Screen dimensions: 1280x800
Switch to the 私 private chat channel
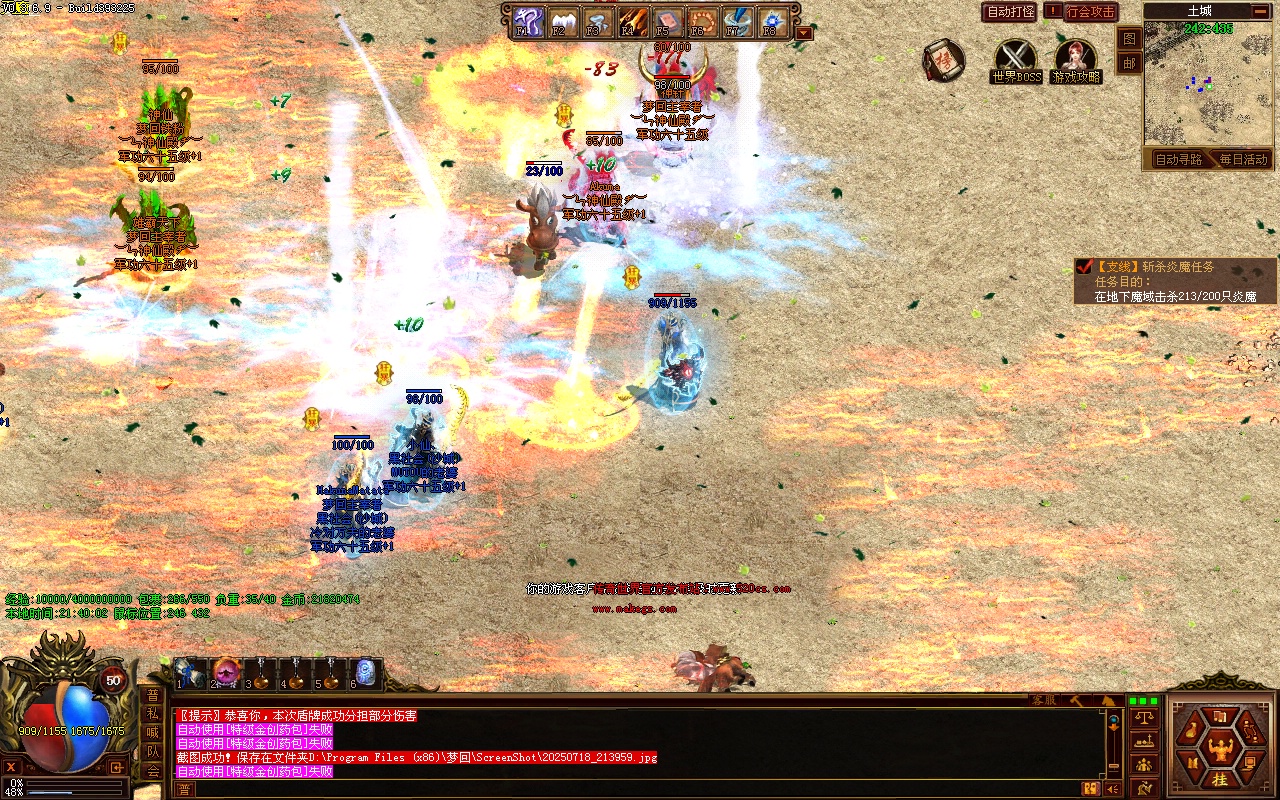point(152,714)
